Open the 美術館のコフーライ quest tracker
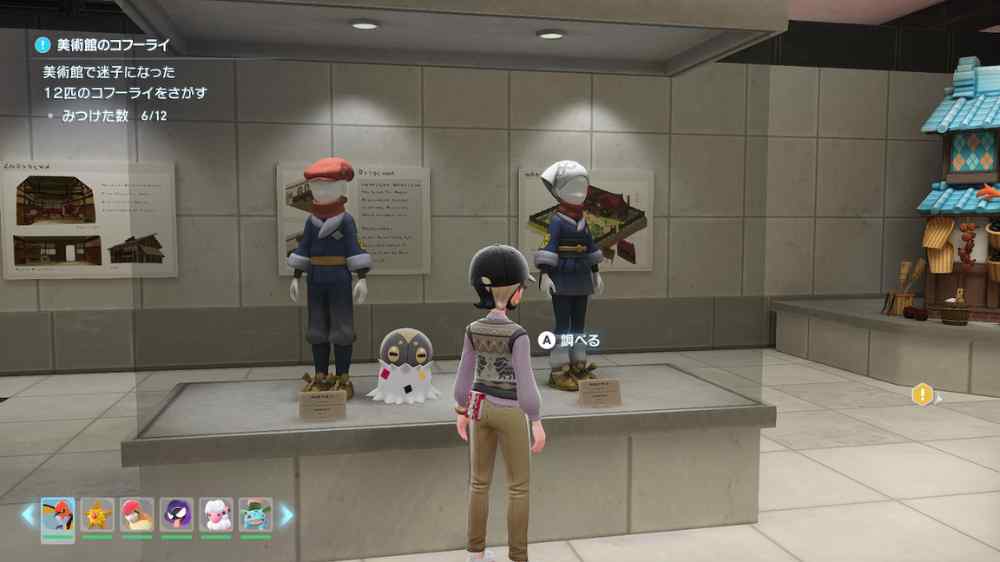The image size is (1000, 562). [x=103, y=44]
